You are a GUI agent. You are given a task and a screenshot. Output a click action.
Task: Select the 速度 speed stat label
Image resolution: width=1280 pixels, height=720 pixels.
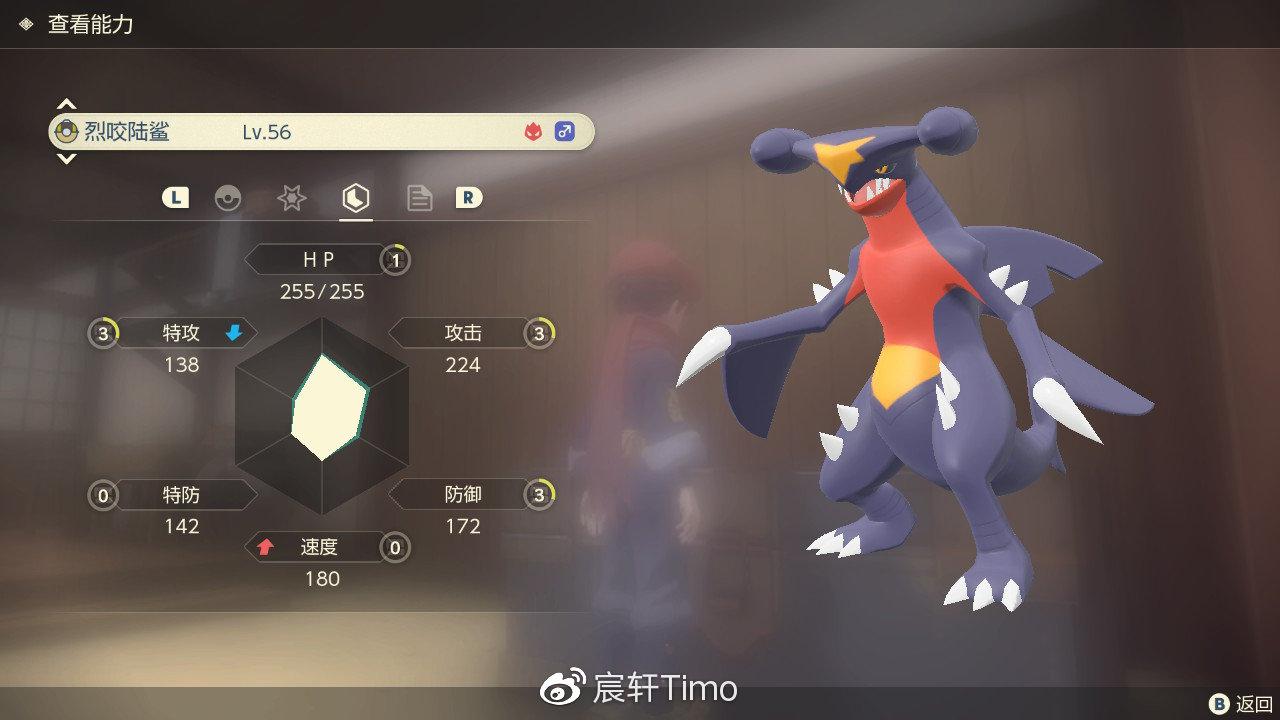tap(318, 547)
